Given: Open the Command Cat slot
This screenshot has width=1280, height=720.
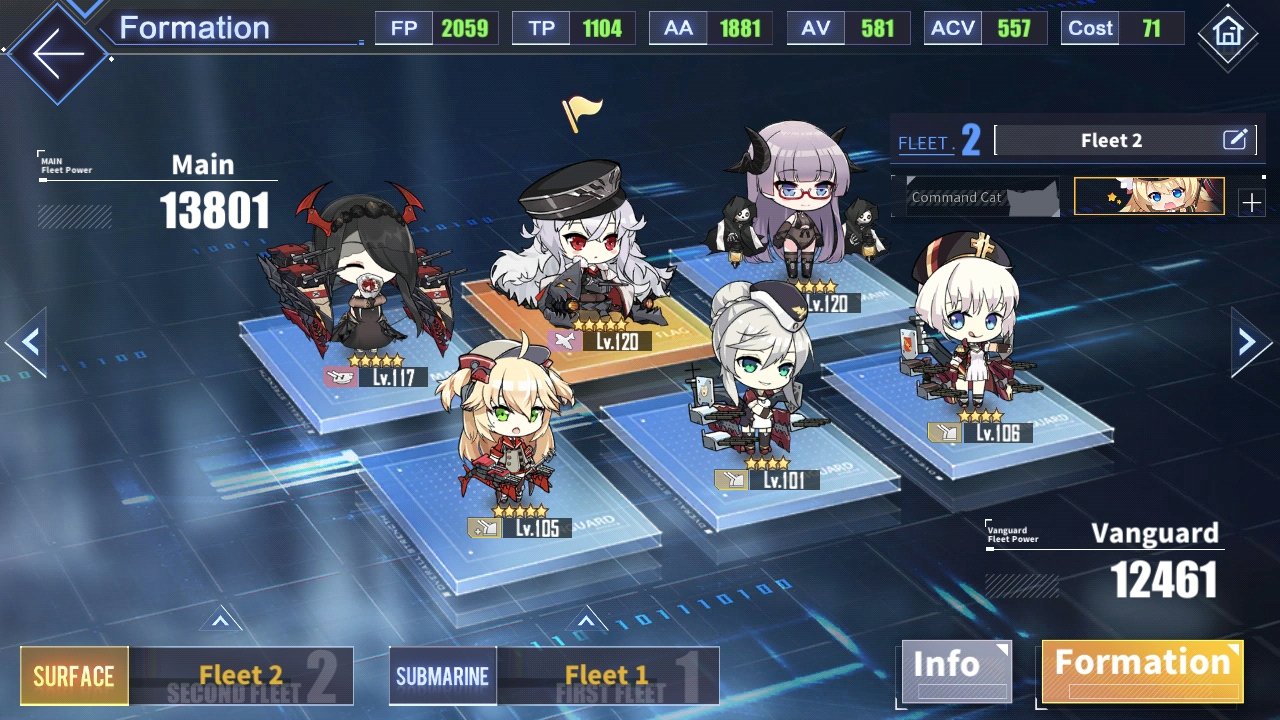Looking at the screenshot, I should (982, 197).
